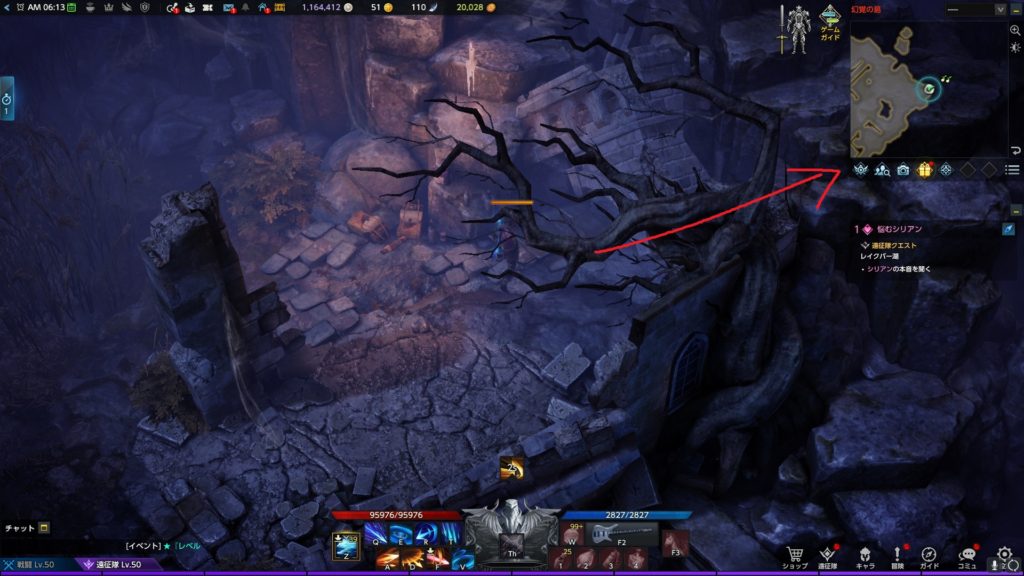Open the ゲームガイド (Game Guide) icon
Viewport: 1024px width, 576px height.
(x=830, y=22)
